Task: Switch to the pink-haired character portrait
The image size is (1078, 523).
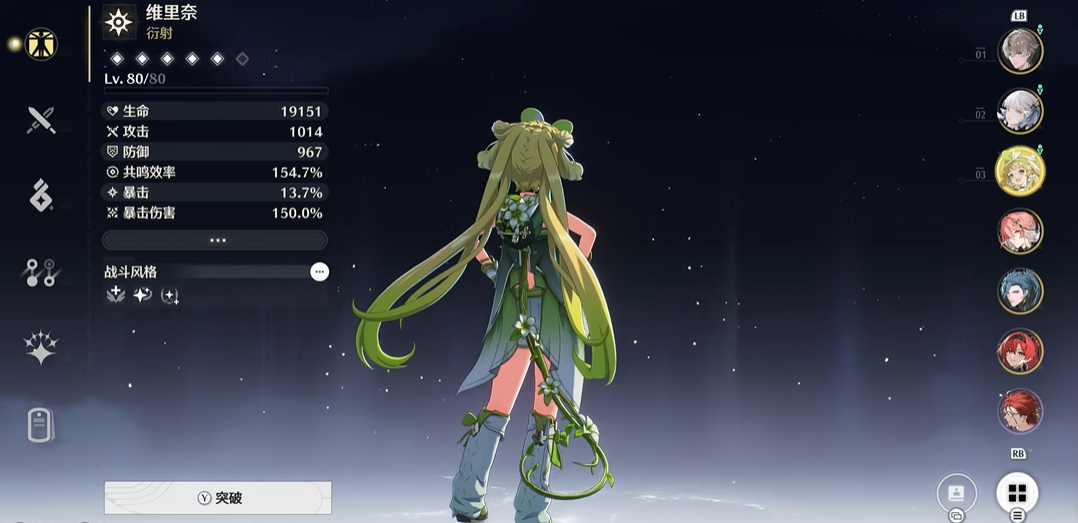Action: pyautogui.click(x=1020, y=231)
